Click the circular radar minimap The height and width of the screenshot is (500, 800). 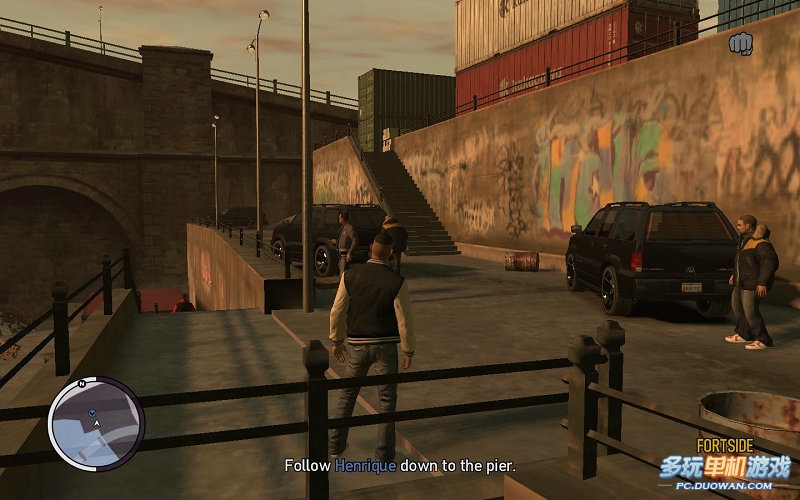[96, 423]
